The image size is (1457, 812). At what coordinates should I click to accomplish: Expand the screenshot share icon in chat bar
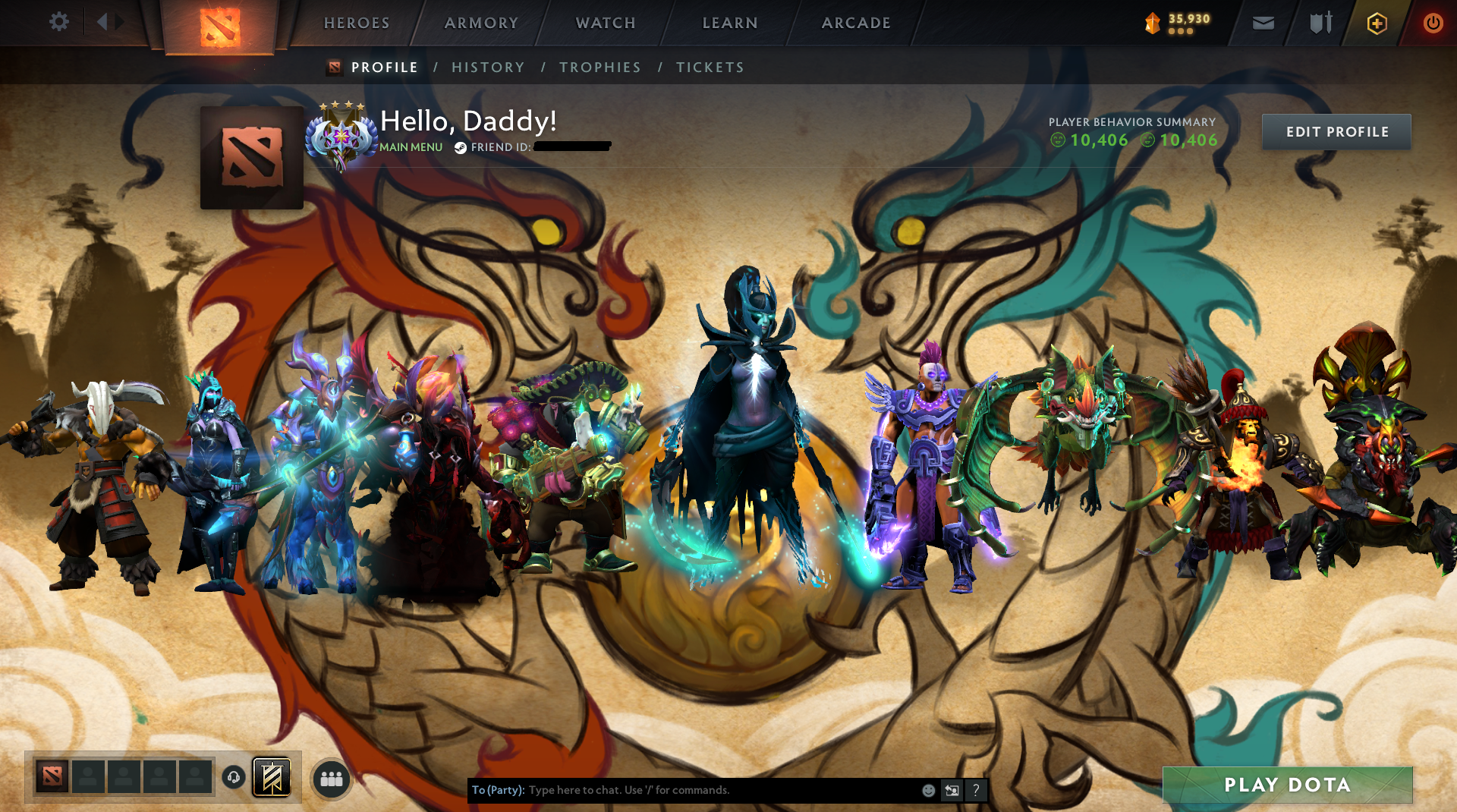pyautogui.click(x=952, y=790)
